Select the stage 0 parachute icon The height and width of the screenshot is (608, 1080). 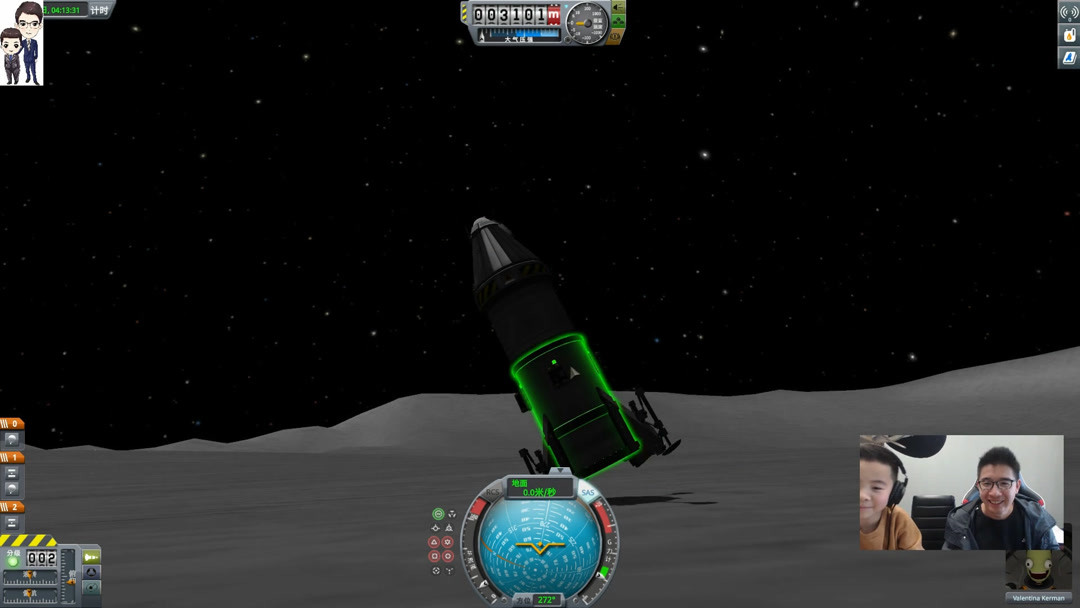click(12, 439)
